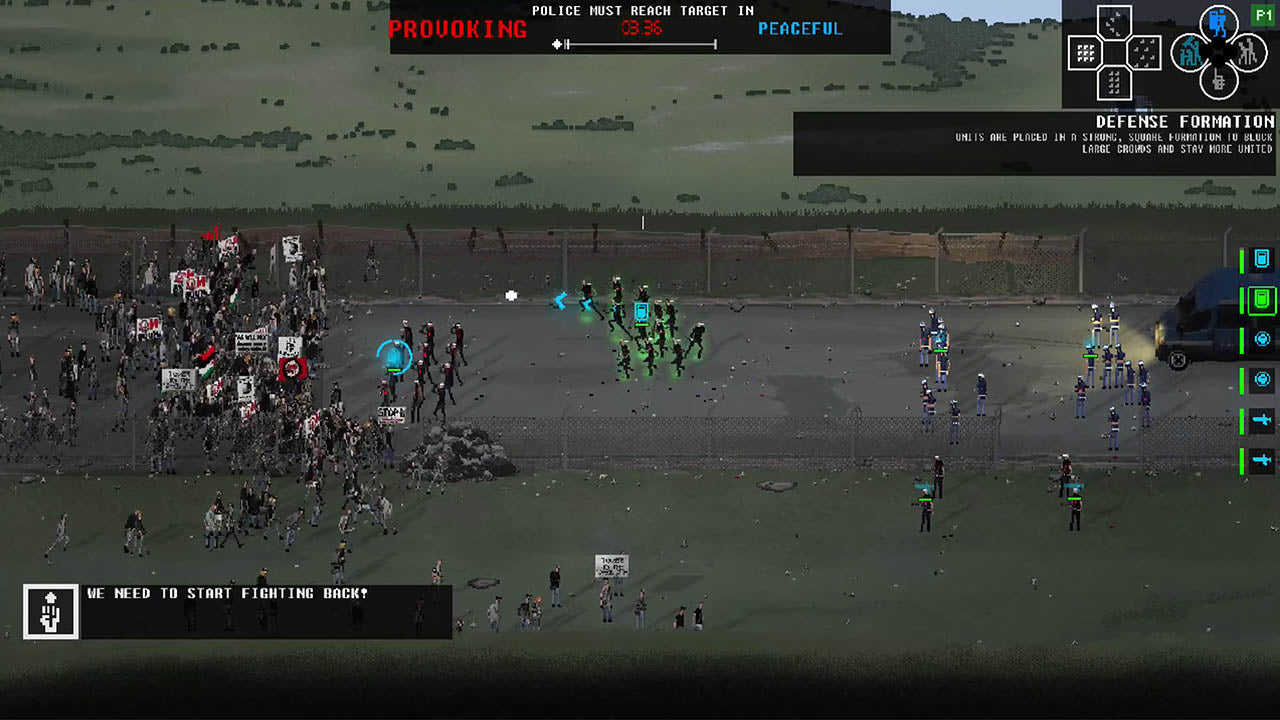Toggle the highlighted green shield unit selection
1280x720 pixels.
(x=1261, y=300)
